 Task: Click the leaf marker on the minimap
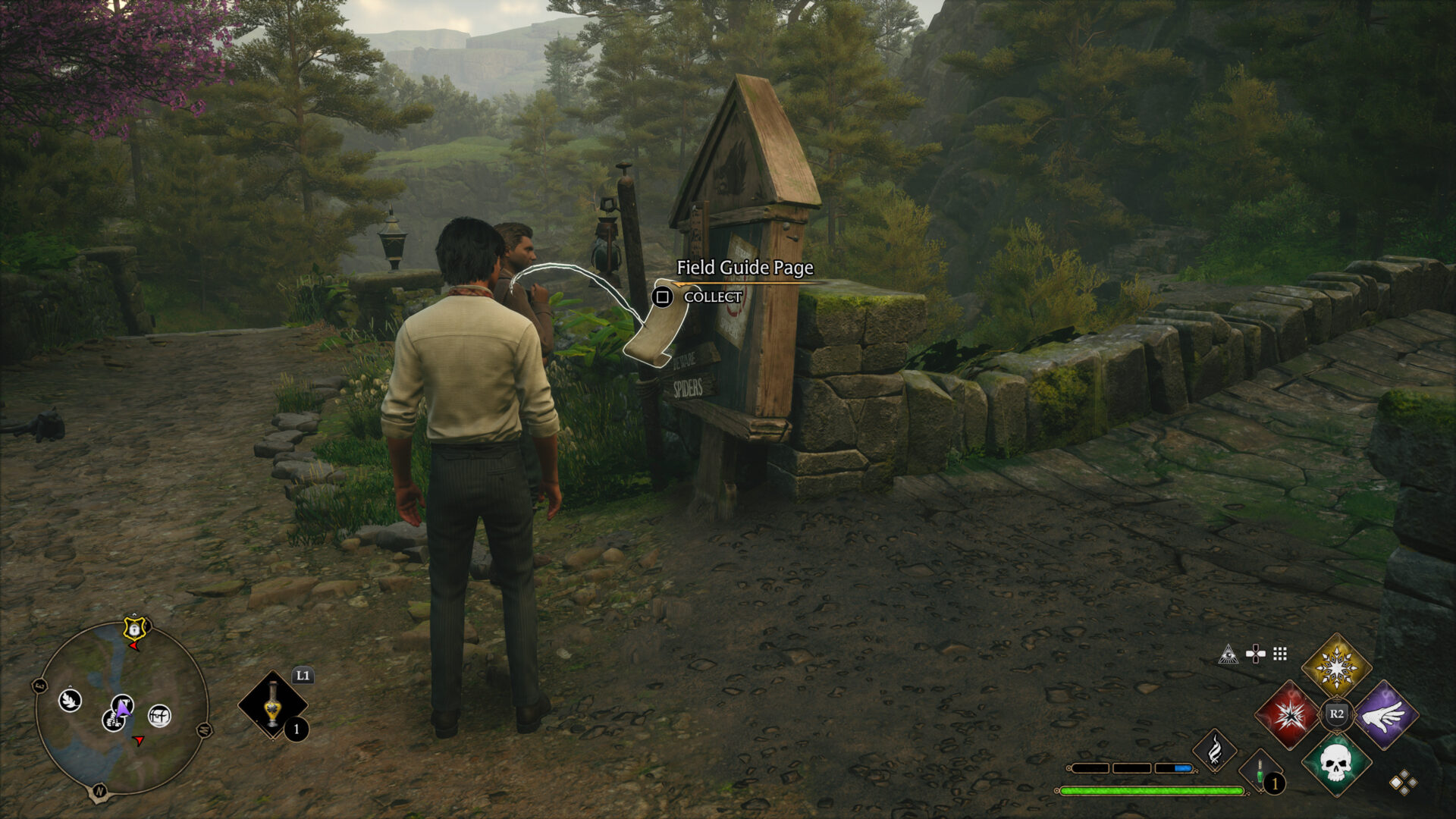(70, 700)
